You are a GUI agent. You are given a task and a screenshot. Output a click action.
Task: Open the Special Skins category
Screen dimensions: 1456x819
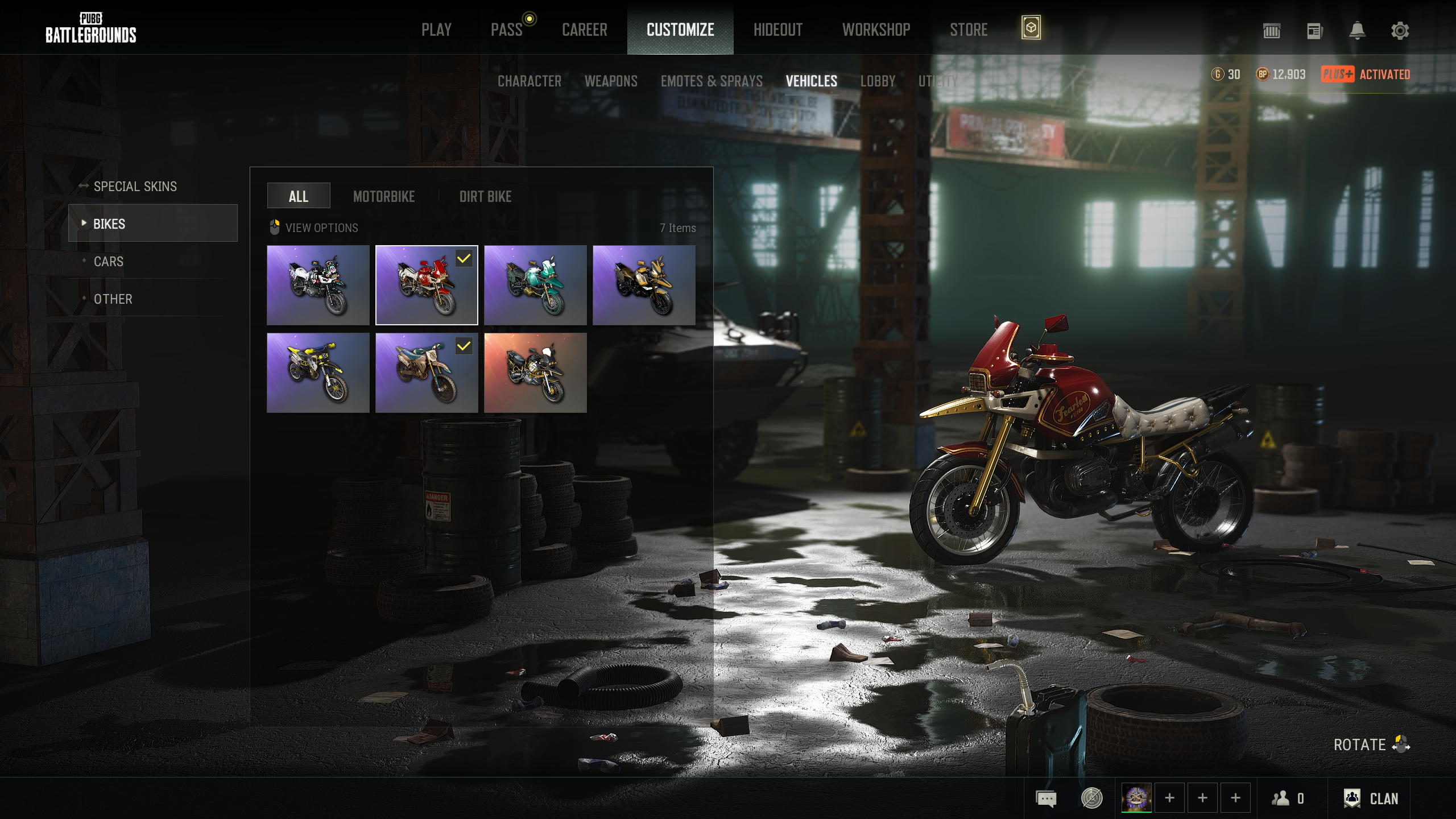135,187
